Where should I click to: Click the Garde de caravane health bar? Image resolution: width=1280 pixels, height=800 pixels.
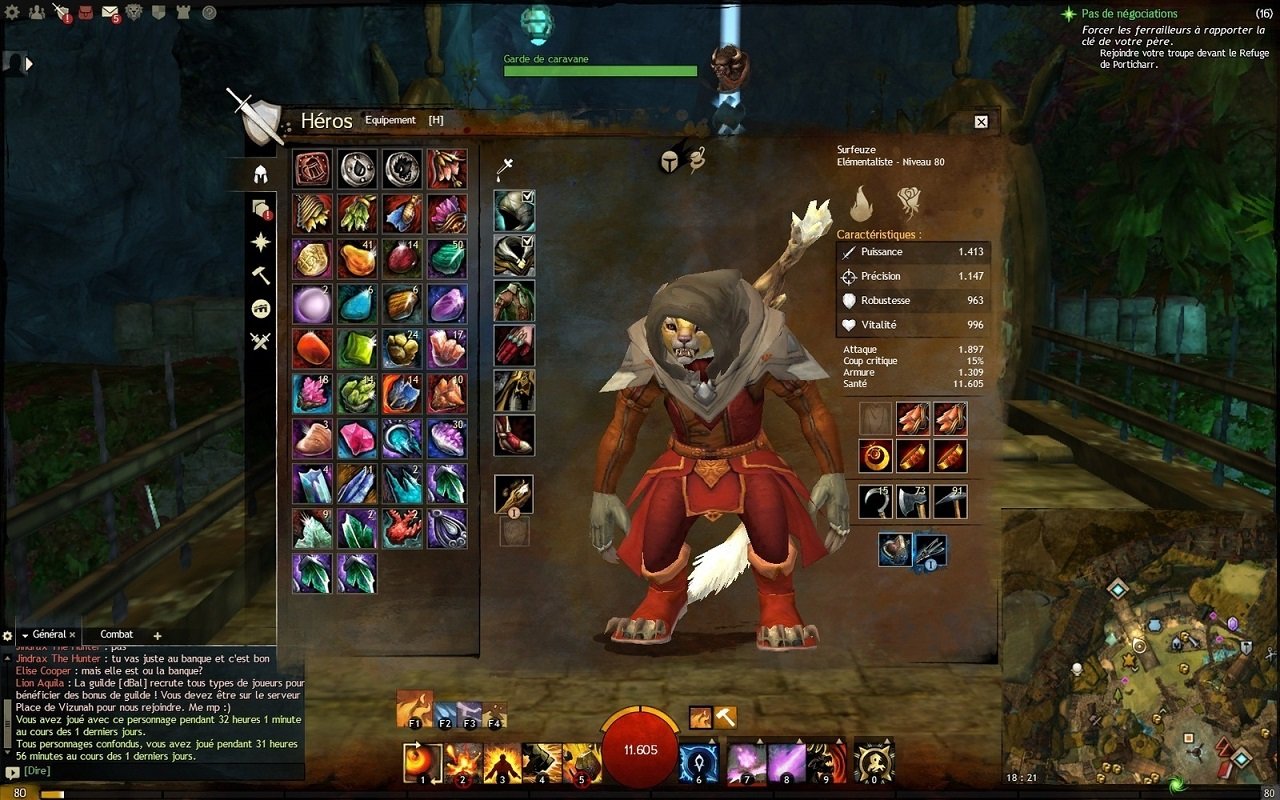[600, 71]
